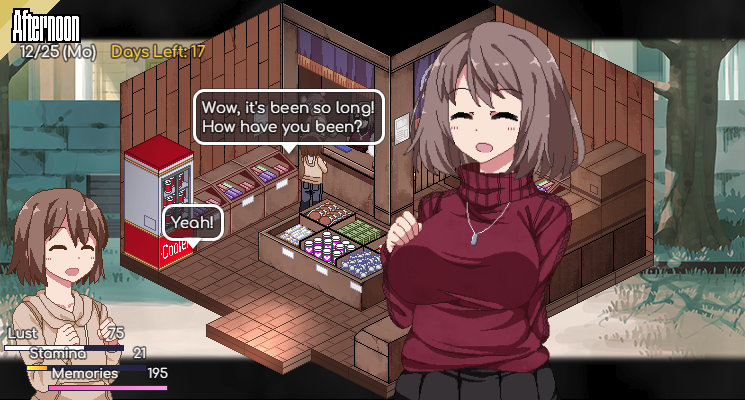Advance the "Wow, it's been so long!" speech bubble
Screen dimensions: 745x400
coord(284,117)
